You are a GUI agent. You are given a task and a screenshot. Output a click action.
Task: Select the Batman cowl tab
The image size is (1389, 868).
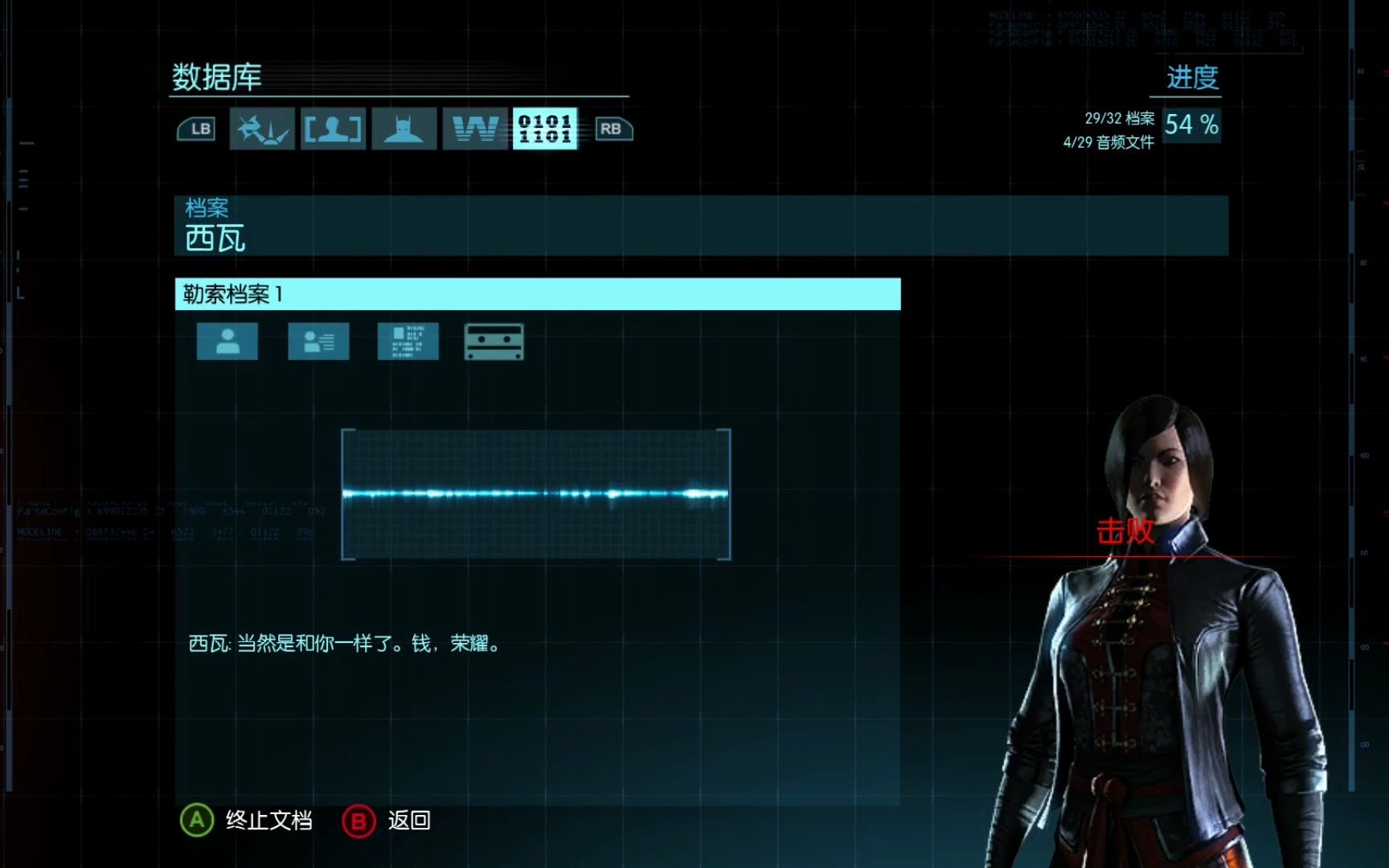click(x=404, y=129)
